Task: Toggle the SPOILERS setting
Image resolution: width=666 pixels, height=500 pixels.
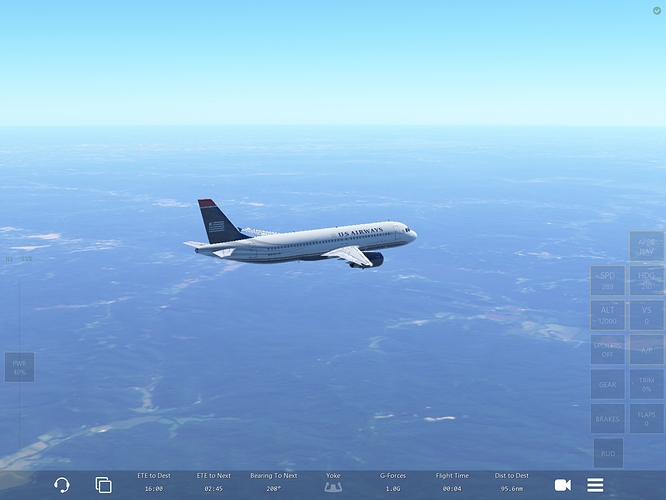Action: [607, 349]
